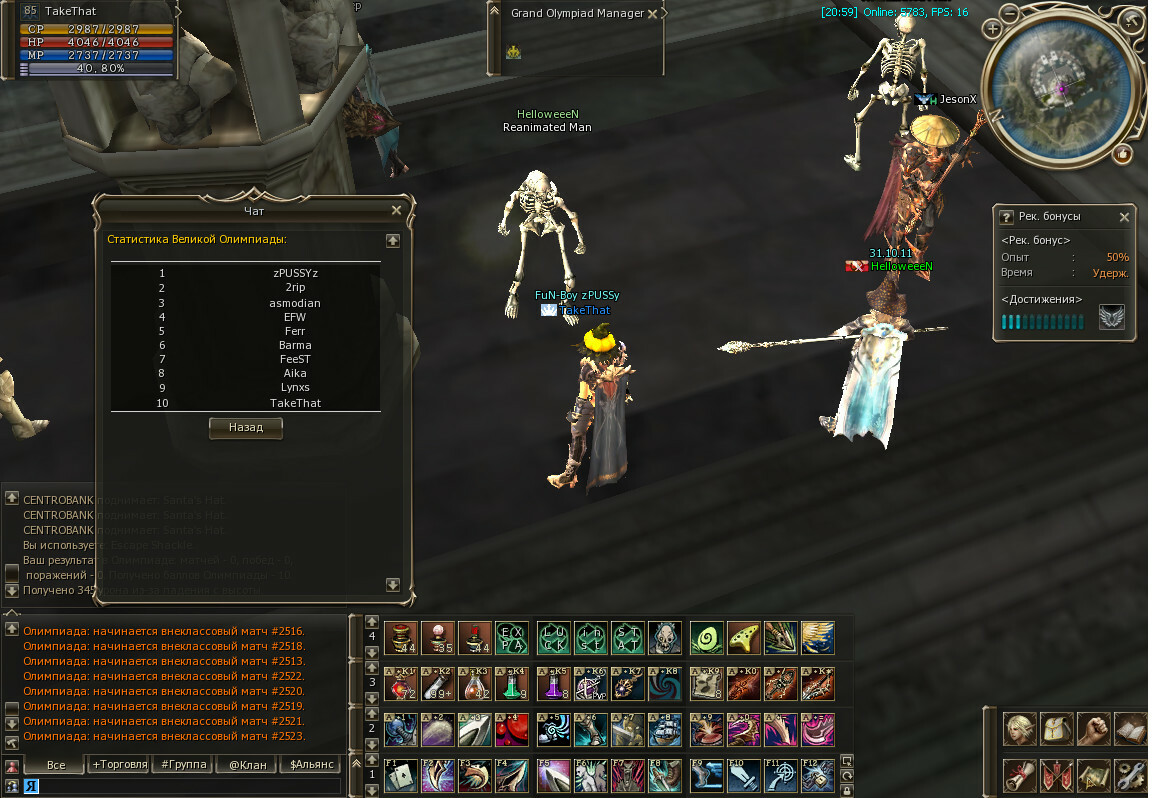
Task: Click the skull-faced skill icon in the top hotbar row
Action: [x=664, y=637]
